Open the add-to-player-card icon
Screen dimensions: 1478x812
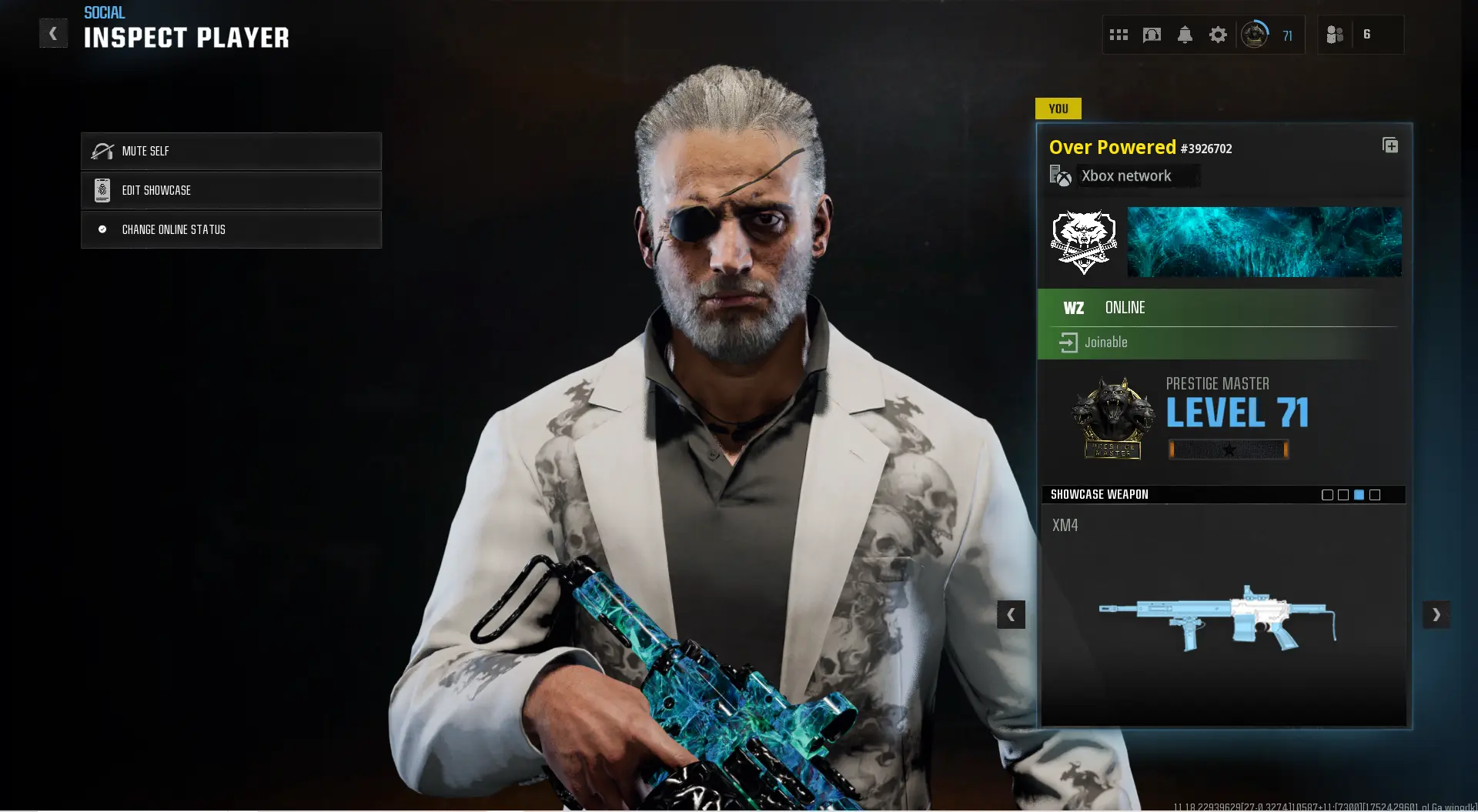click(x=1390, y=145)
